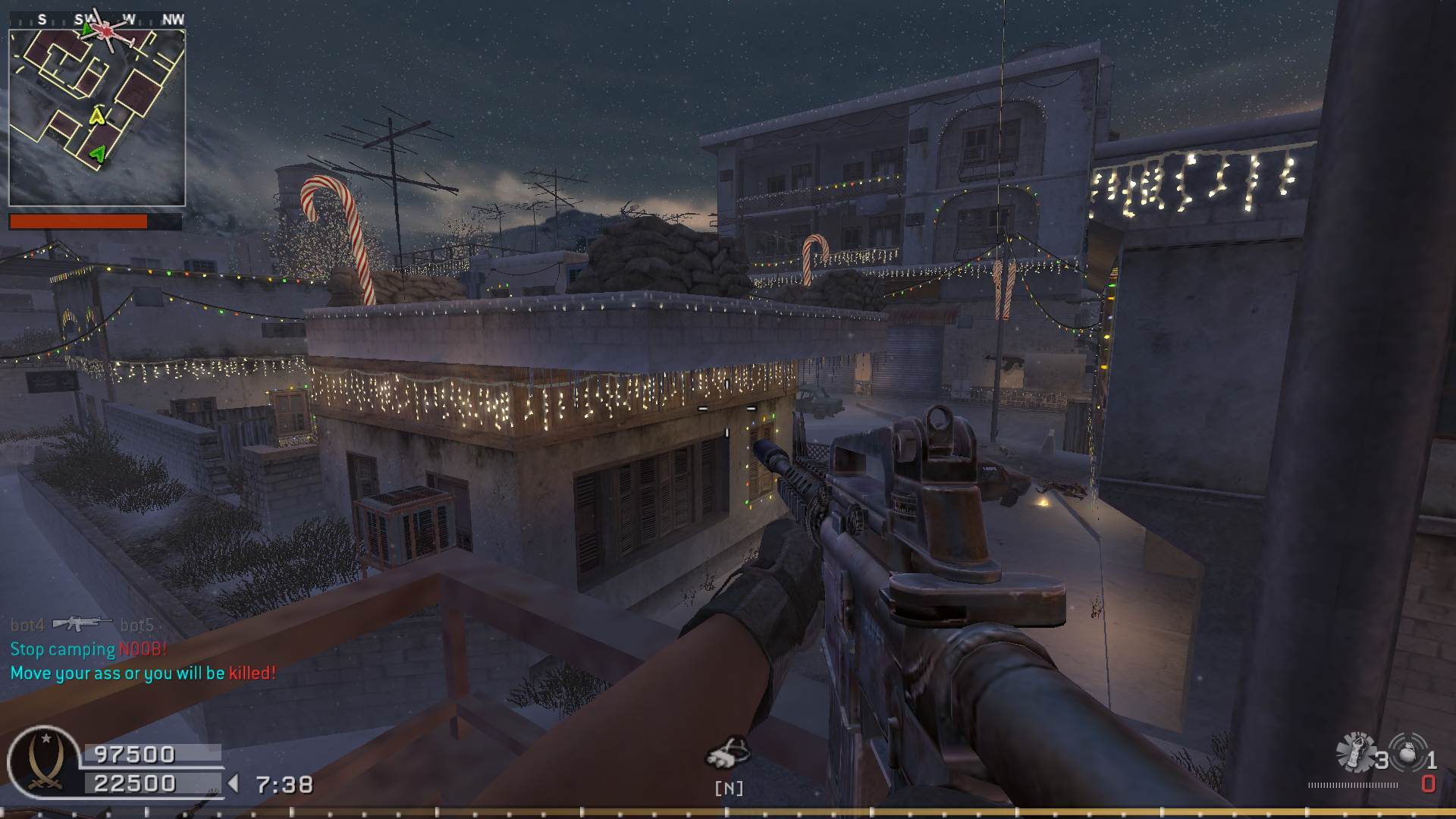
Task: Select the special grenade icon
Action: [1355, 752]
